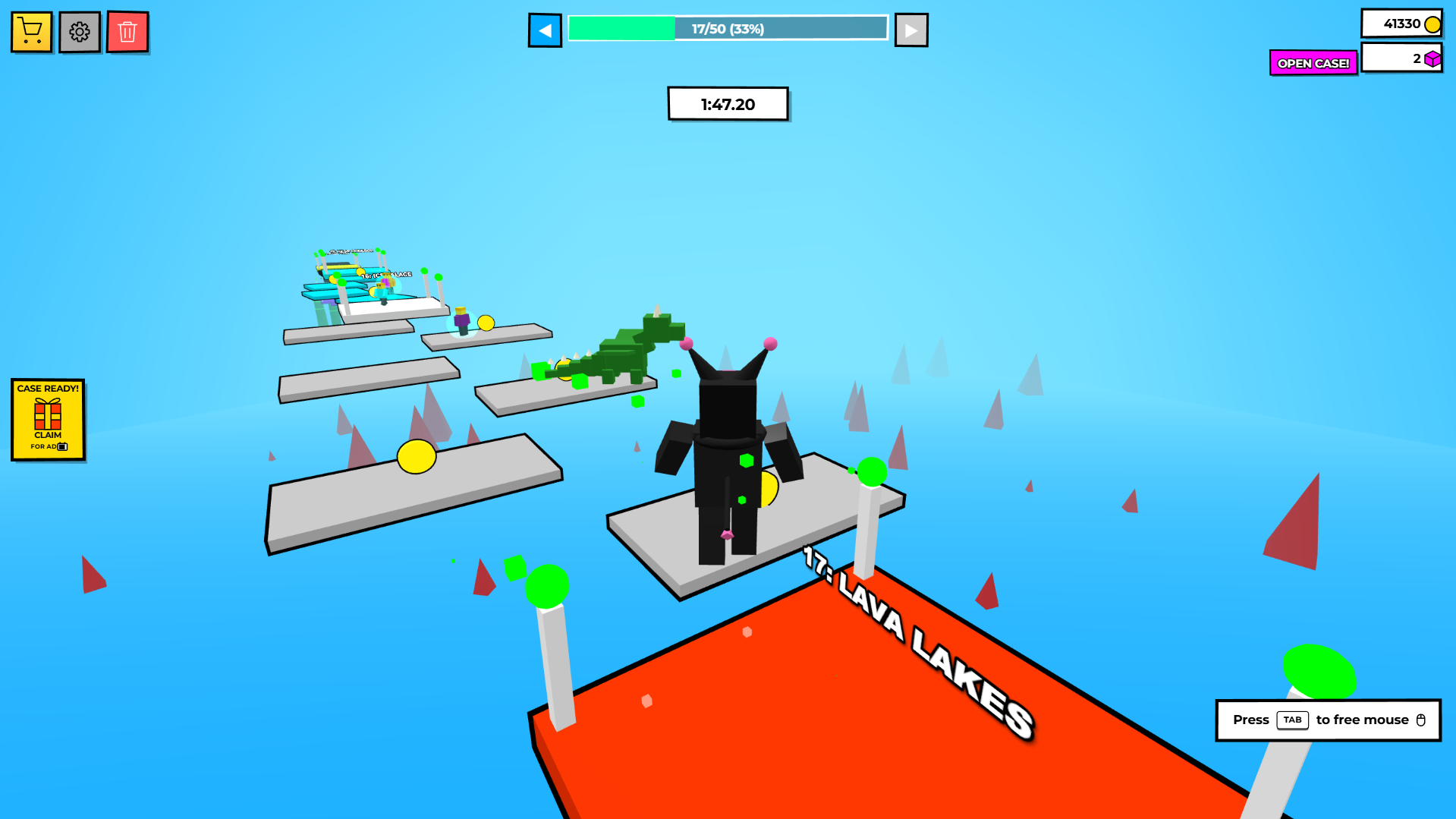Image resolution: width=1456 pixels, height=819 pixels.
Task: Click the red trash delete icon
Action: tap(127, 32)
